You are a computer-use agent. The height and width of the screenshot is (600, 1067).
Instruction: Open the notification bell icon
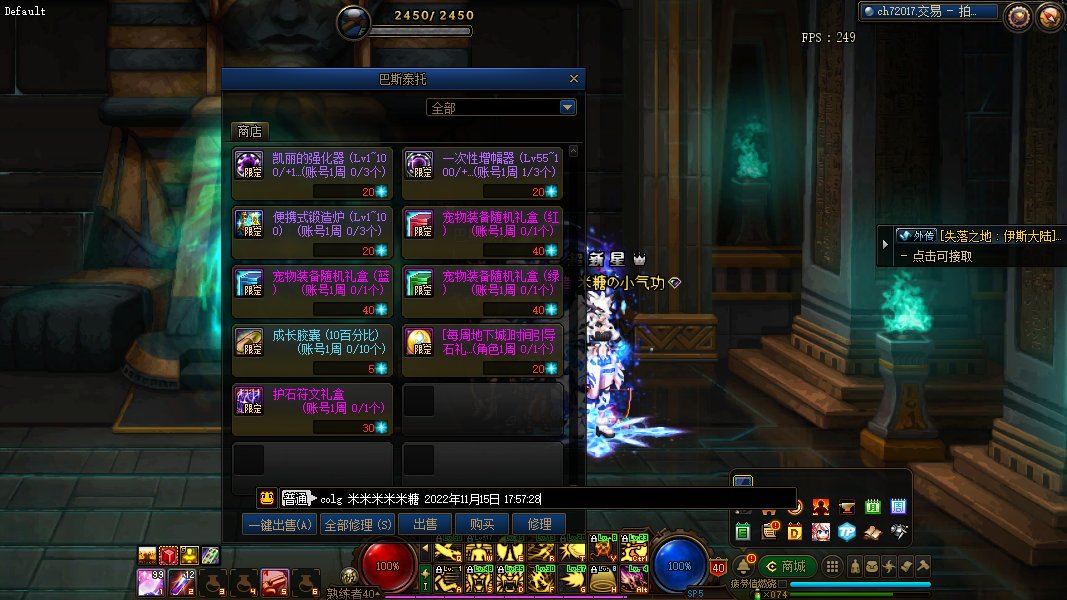coord(743,566)
